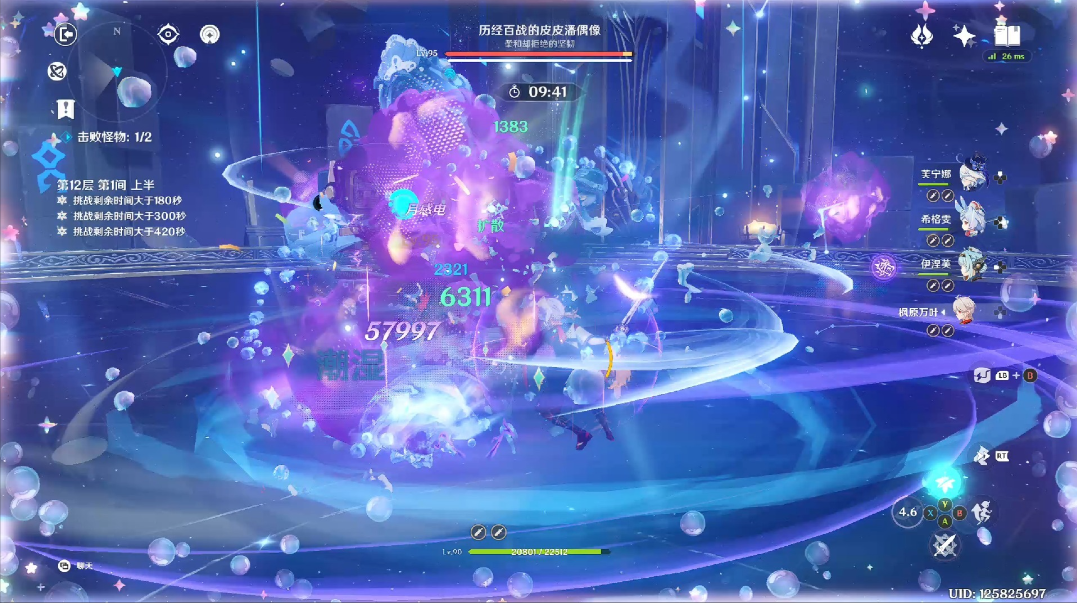
Task: Open the exclamation-mark banner icon
Action: tap(66, 109)
